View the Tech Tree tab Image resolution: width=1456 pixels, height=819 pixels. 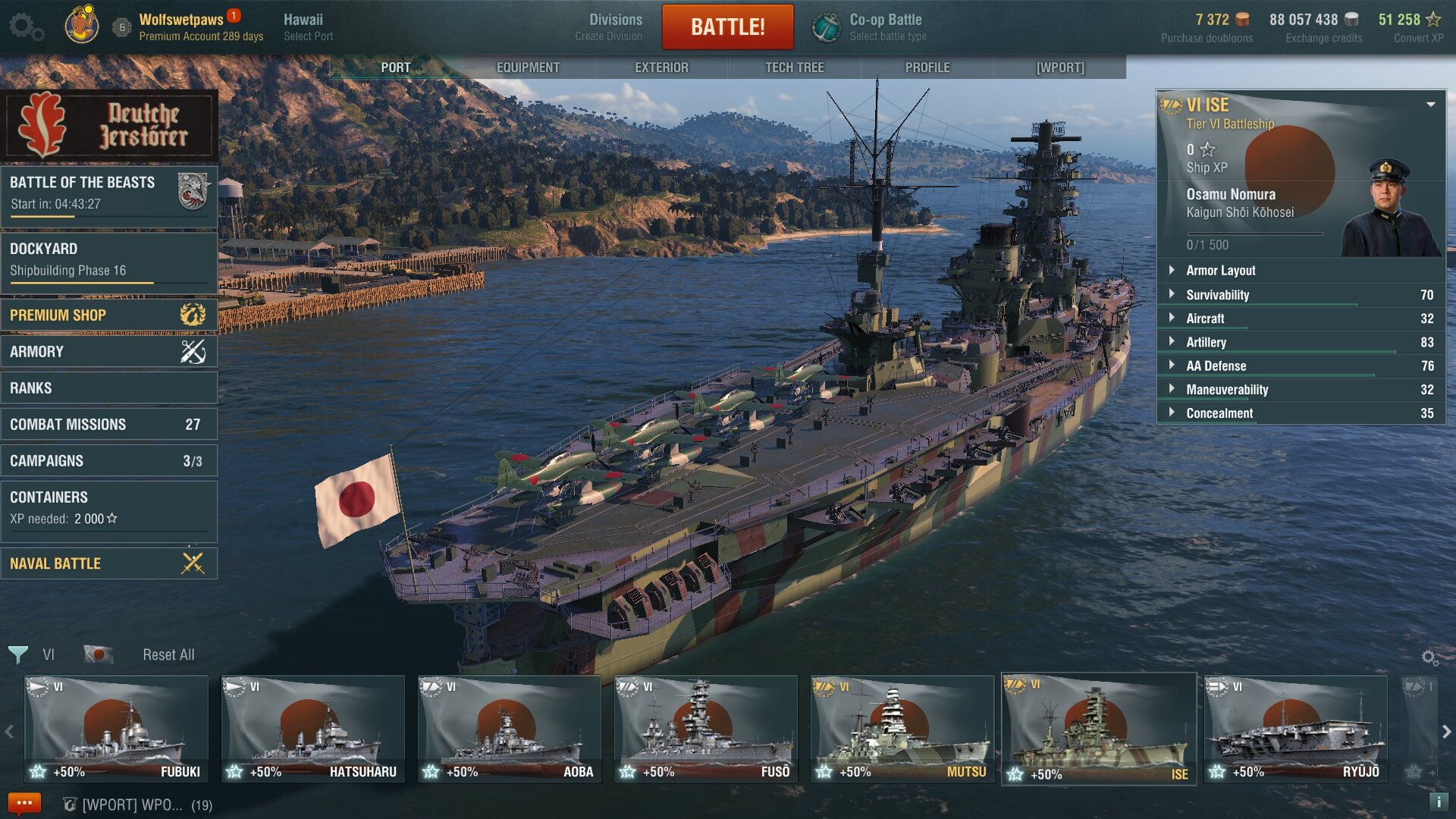click(794, 67)
